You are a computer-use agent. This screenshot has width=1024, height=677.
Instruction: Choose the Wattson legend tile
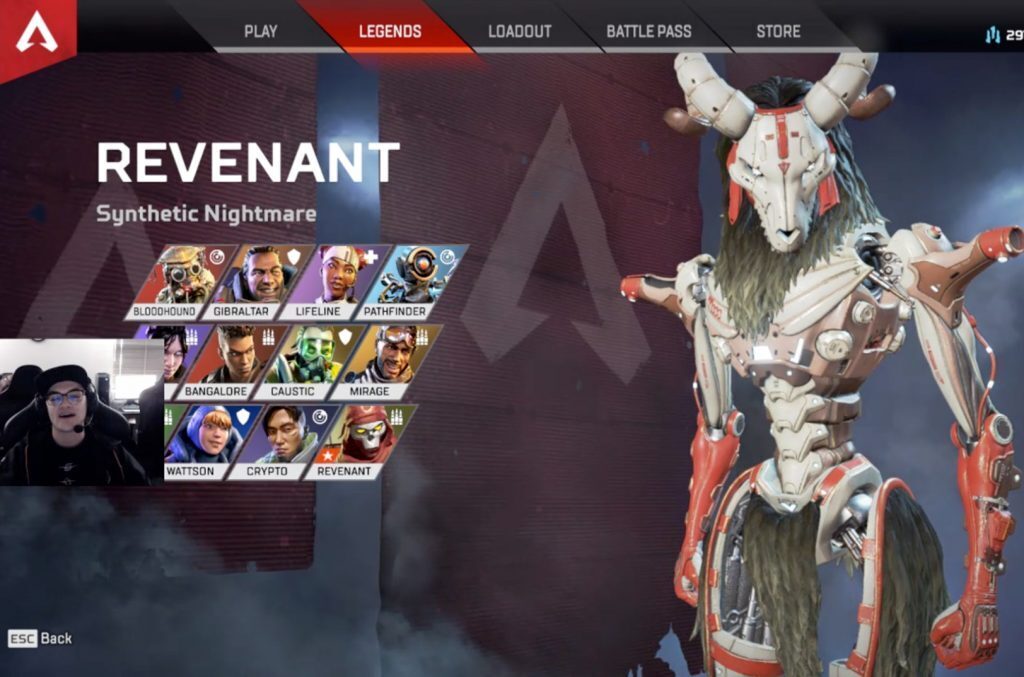[200, 440]
